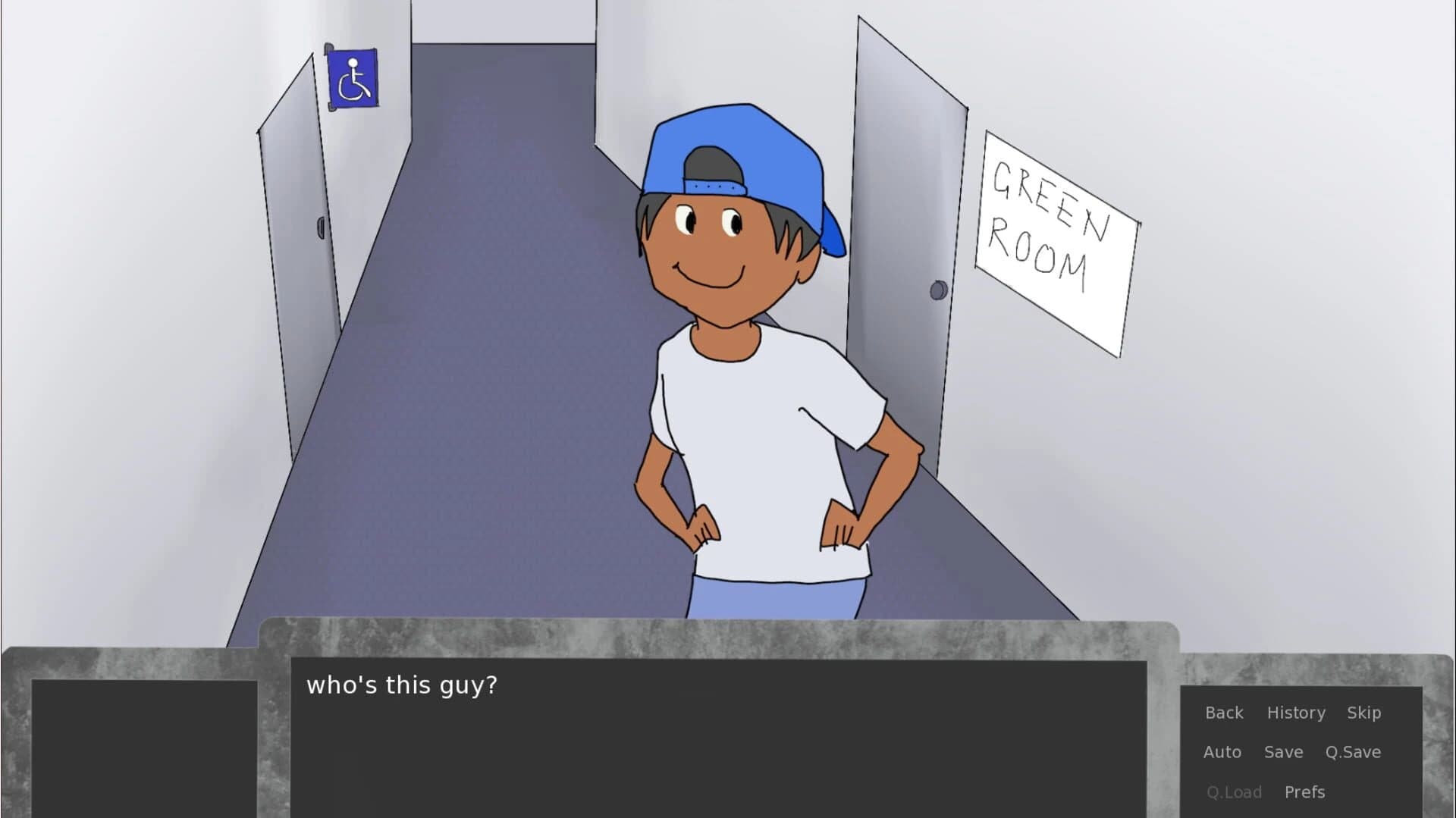Image resolution: width=1456 pixels, height=818 pixels.
Task: Open the Prefs settings screen
Action: tap(1305, 791)
